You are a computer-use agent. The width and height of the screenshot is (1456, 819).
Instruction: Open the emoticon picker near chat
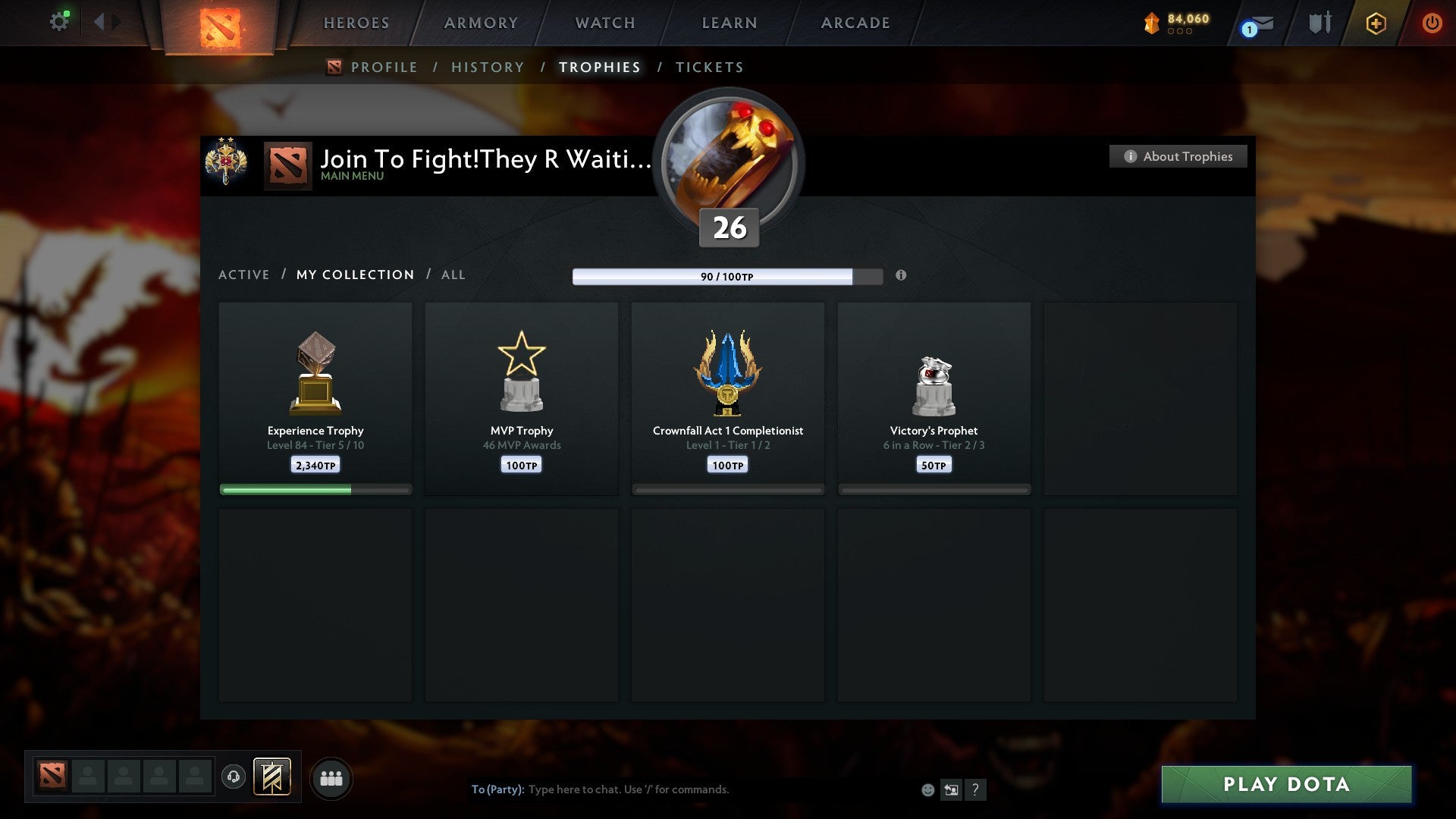tap(928, 789)
